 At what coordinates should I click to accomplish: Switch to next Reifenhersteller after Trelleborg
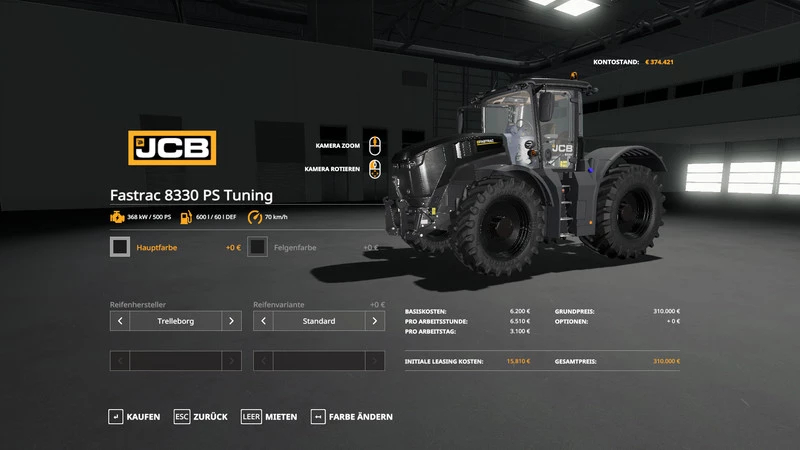pyautogui.click(x=231, y=321)
